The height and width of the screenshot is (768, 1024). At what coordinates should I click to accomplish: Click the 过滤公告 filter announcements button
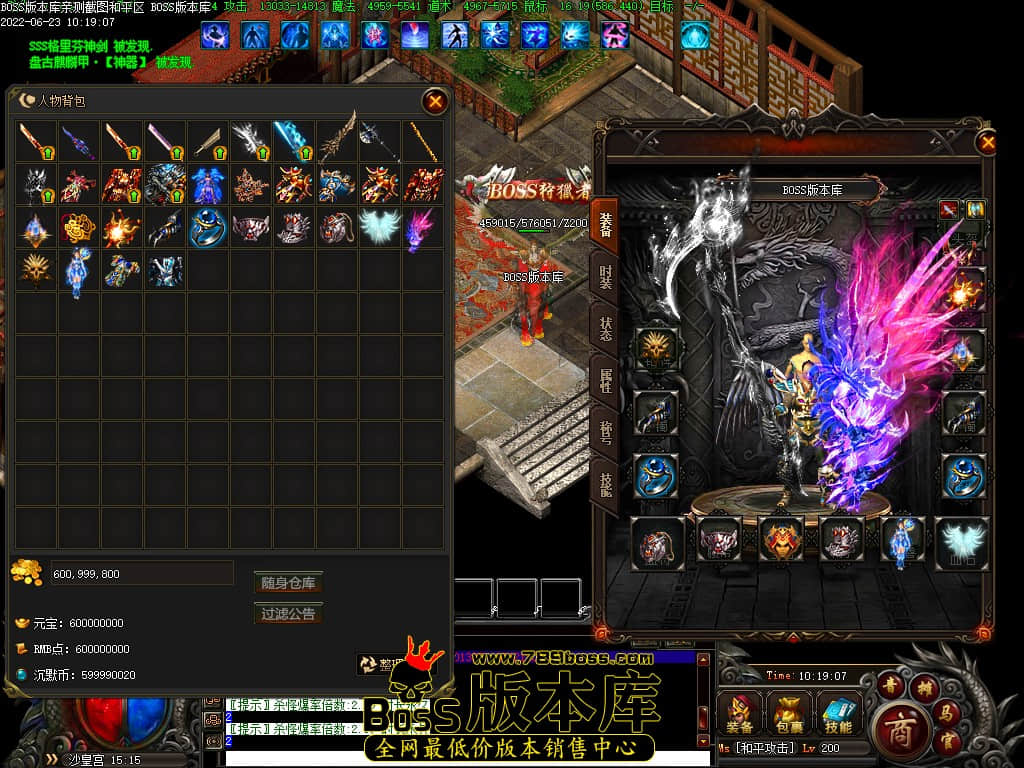tap(288, 614)
